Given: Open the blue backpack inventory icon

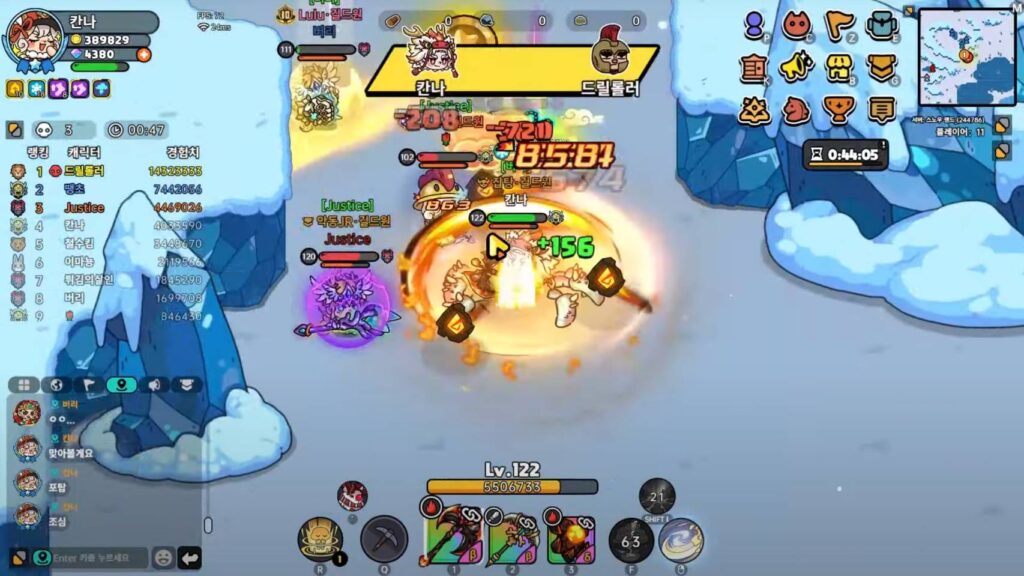Looking at the screenshot, I should pyautogui.click(x=882, y=25).
